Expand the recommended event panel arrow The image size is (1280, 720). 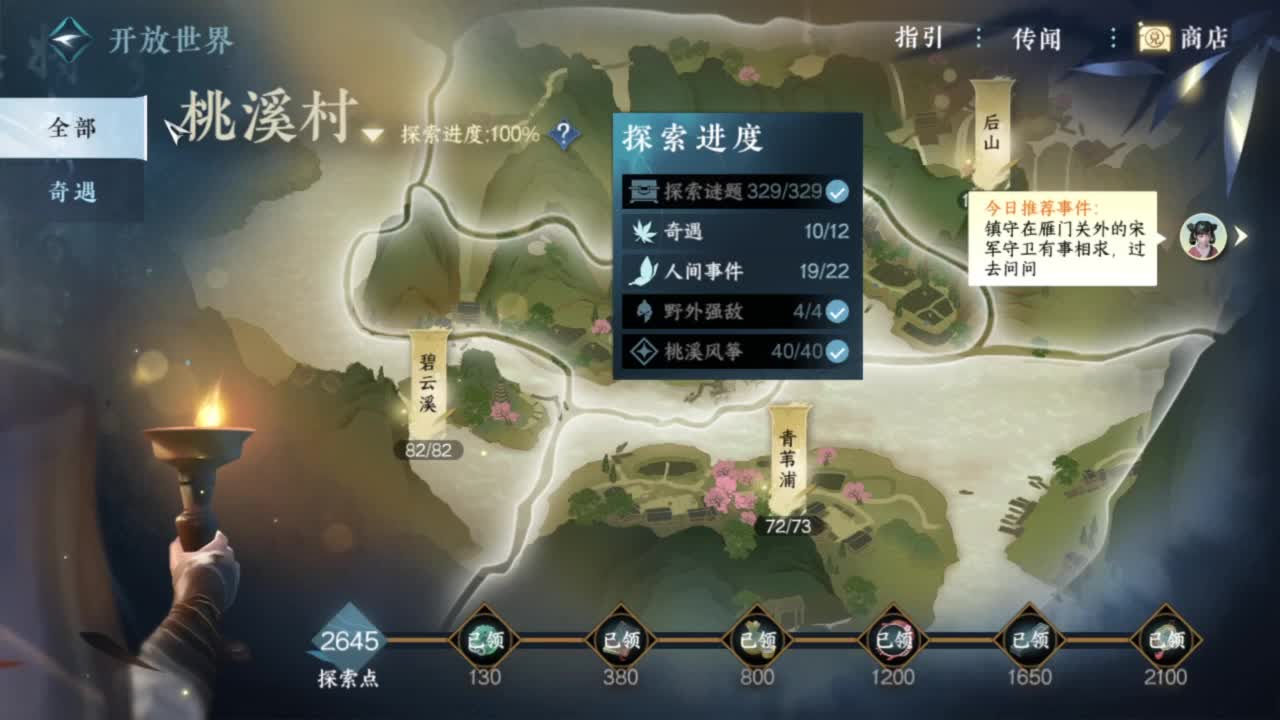(x=1240, y=236)
